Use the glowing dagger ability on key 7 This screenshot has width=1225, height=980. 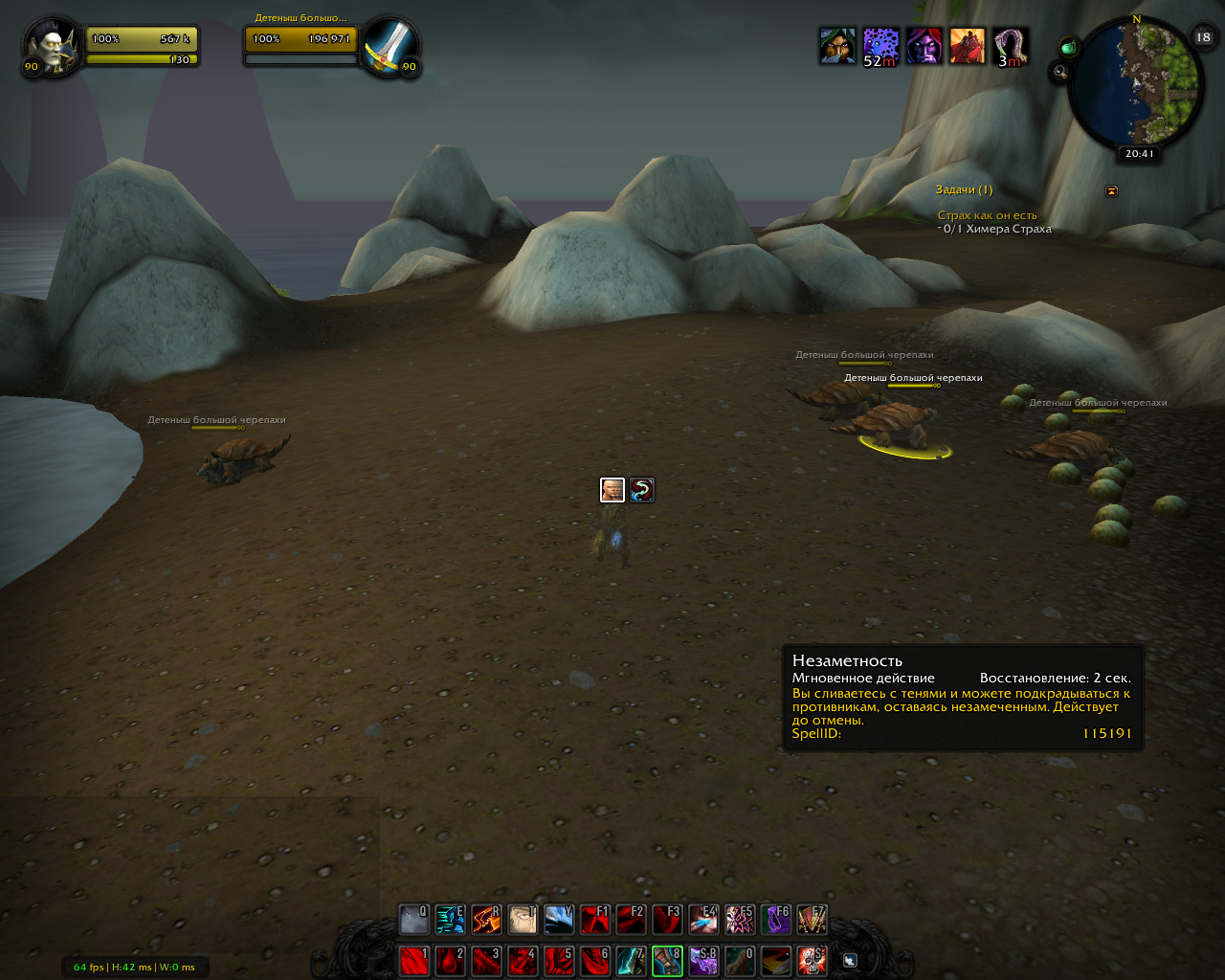point(631,960)
